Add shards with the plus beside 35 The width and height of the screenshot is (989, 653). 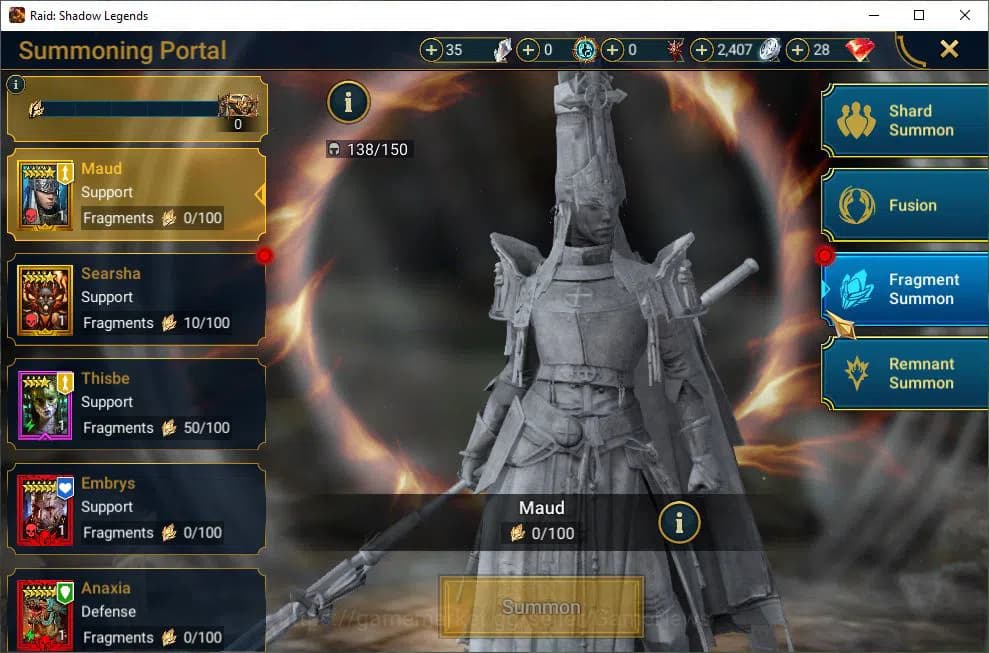pos(431,50)
